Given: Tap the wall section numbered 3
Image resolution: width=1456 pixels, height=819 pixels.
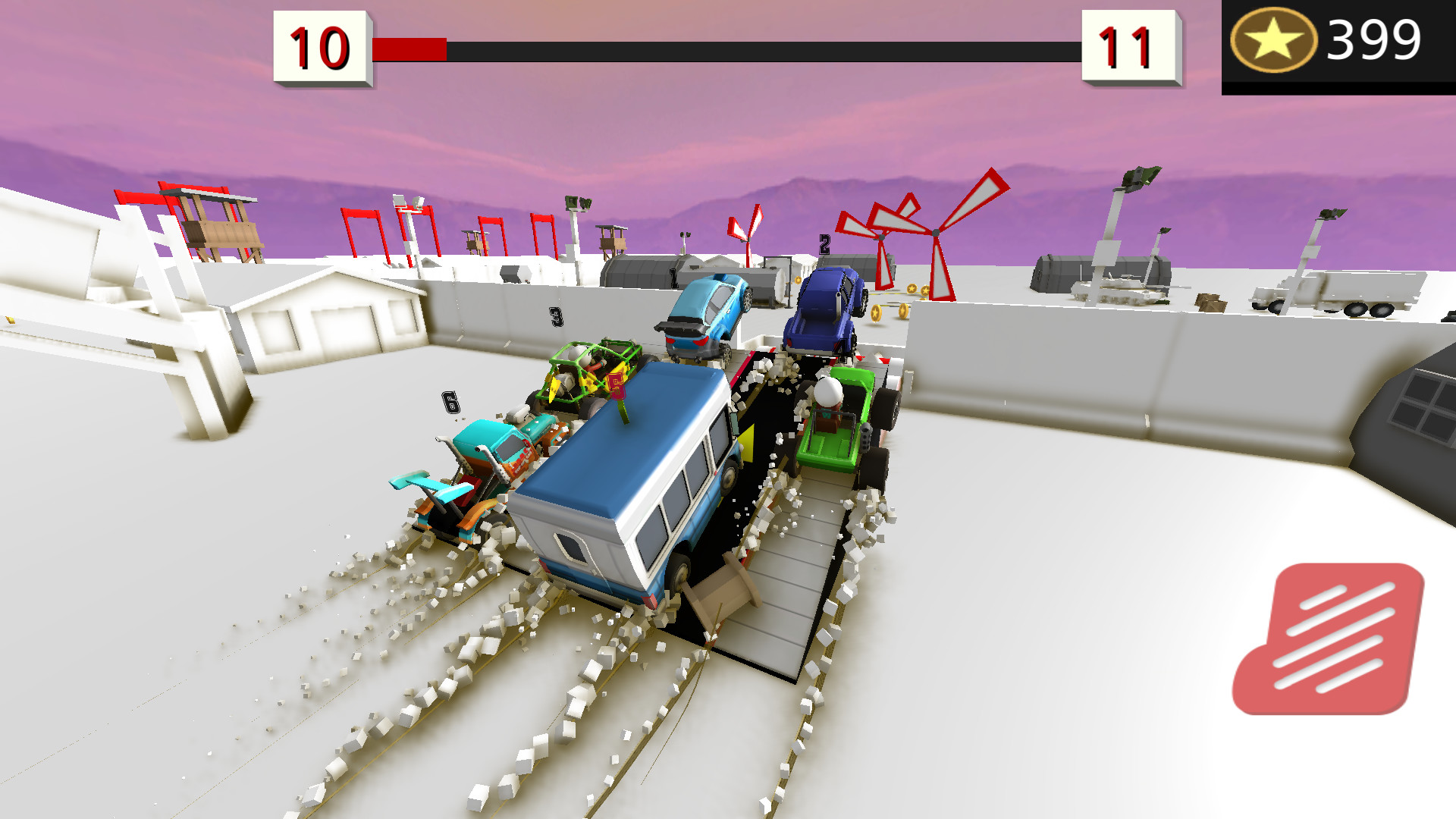Looking at the screenshot, I should pyautogui.click(x=556, y=318).
